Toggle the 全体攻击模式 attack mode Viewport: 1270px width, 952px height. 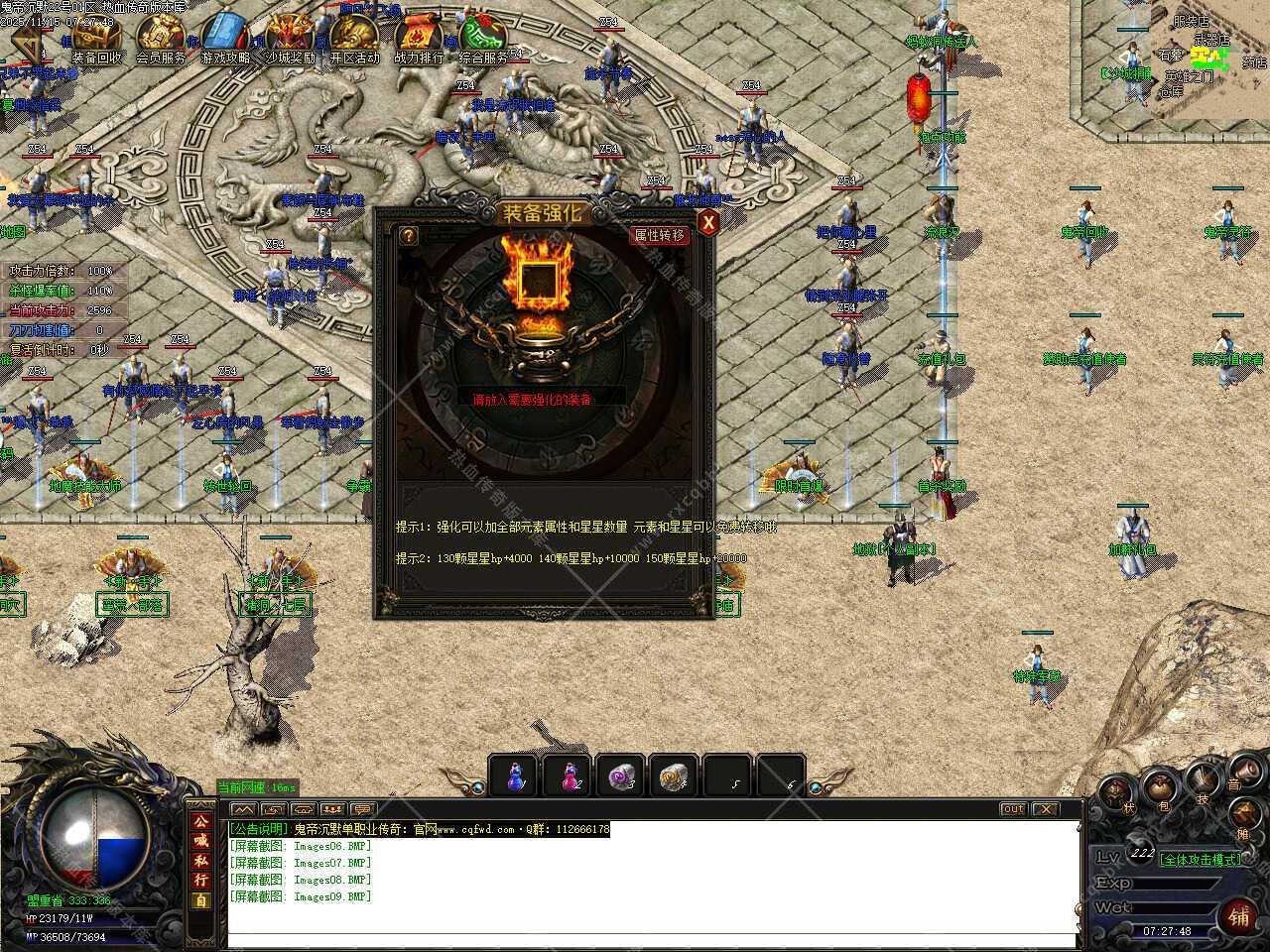(1202, 859)
